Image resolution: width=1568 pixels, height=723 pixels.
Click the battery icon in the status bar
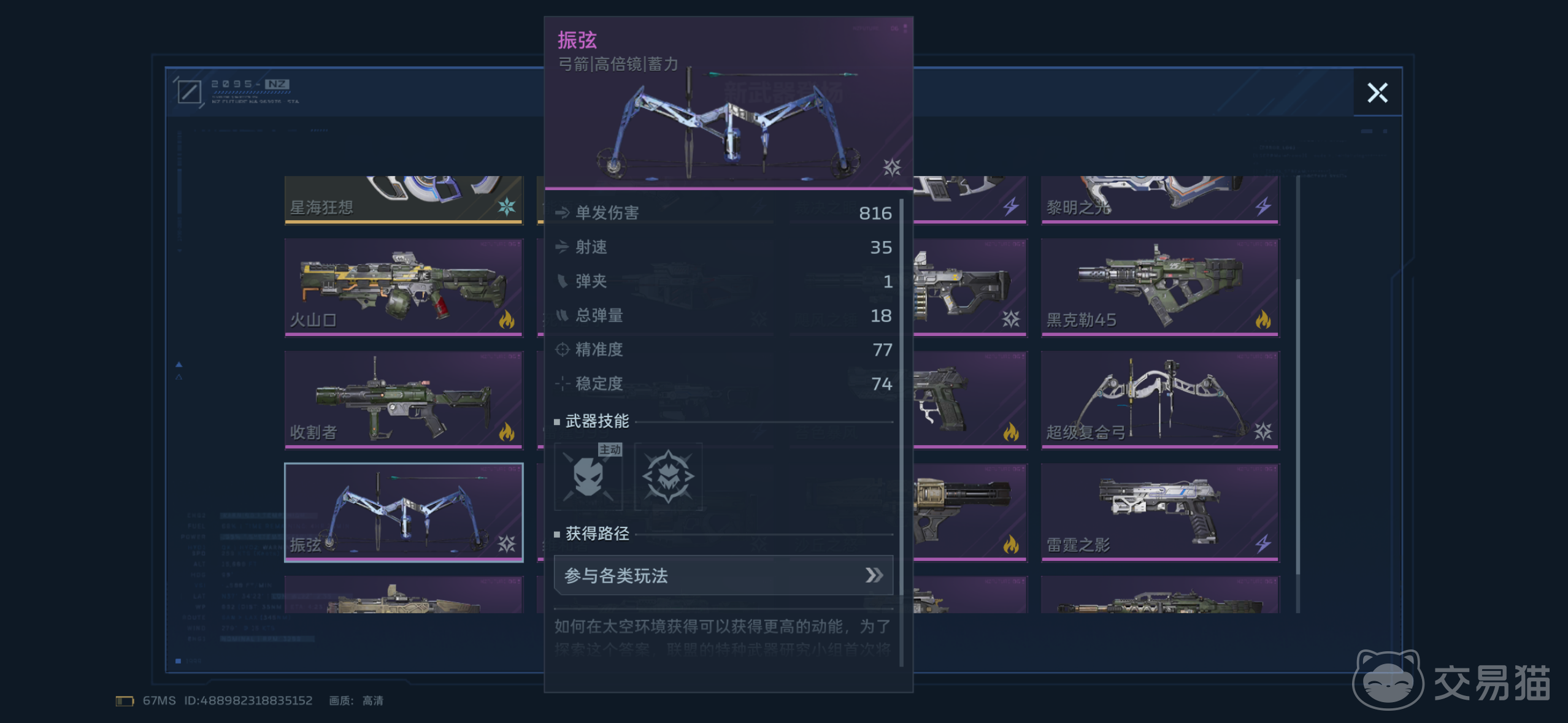click(x=125, y=700)
